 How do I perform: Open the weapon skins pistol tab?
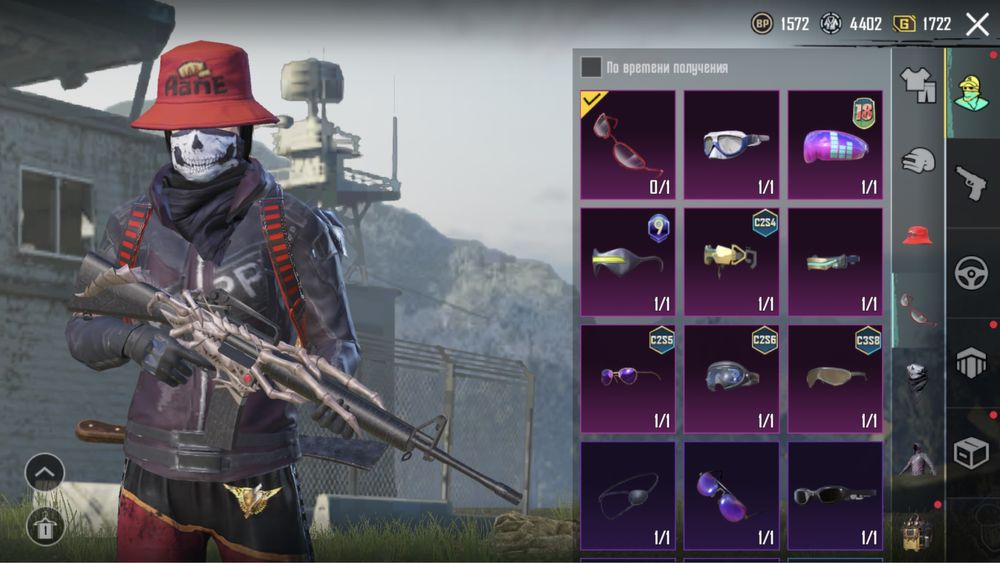pos(971,183)
